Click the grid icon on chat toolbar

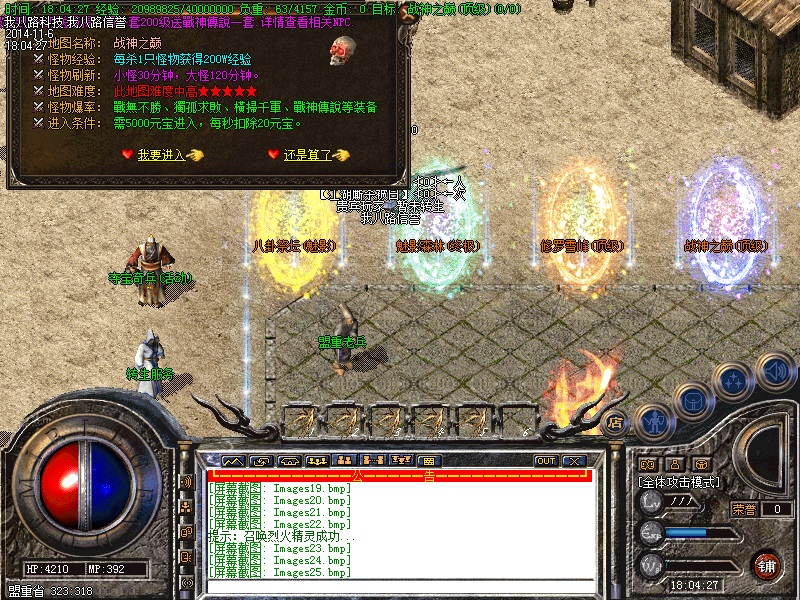(x=427, y=461)
